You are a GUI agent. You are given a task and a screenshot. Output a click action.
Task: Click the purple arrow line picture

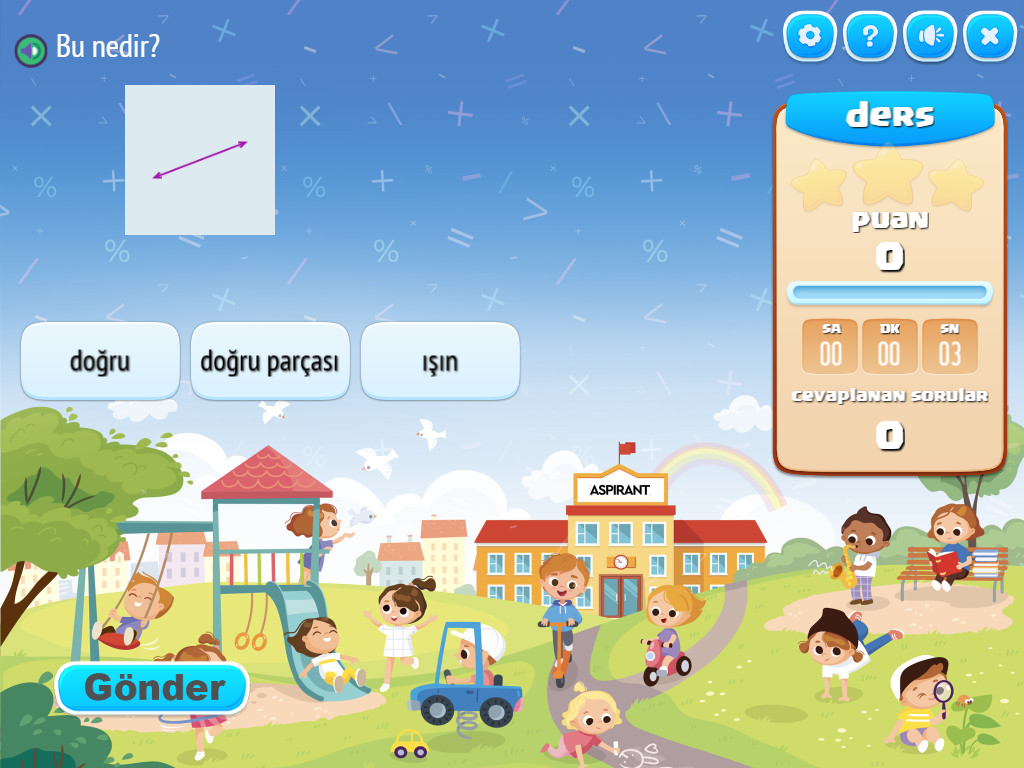pyautogui.click(x=200, y=160)
